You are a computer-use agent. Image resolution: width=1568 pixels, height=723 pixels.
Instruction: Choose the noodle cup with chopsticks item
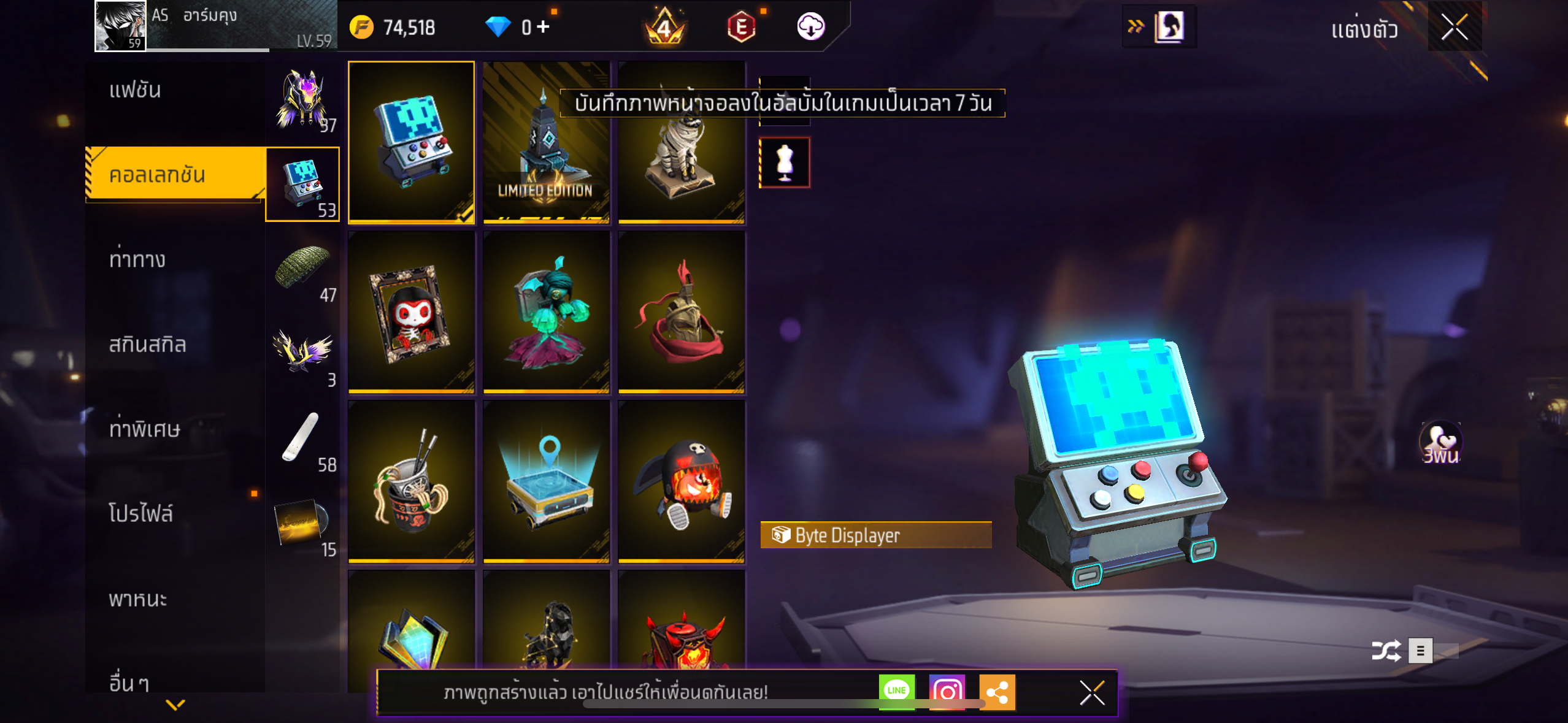pyautogui.click(x=411, y=482)
